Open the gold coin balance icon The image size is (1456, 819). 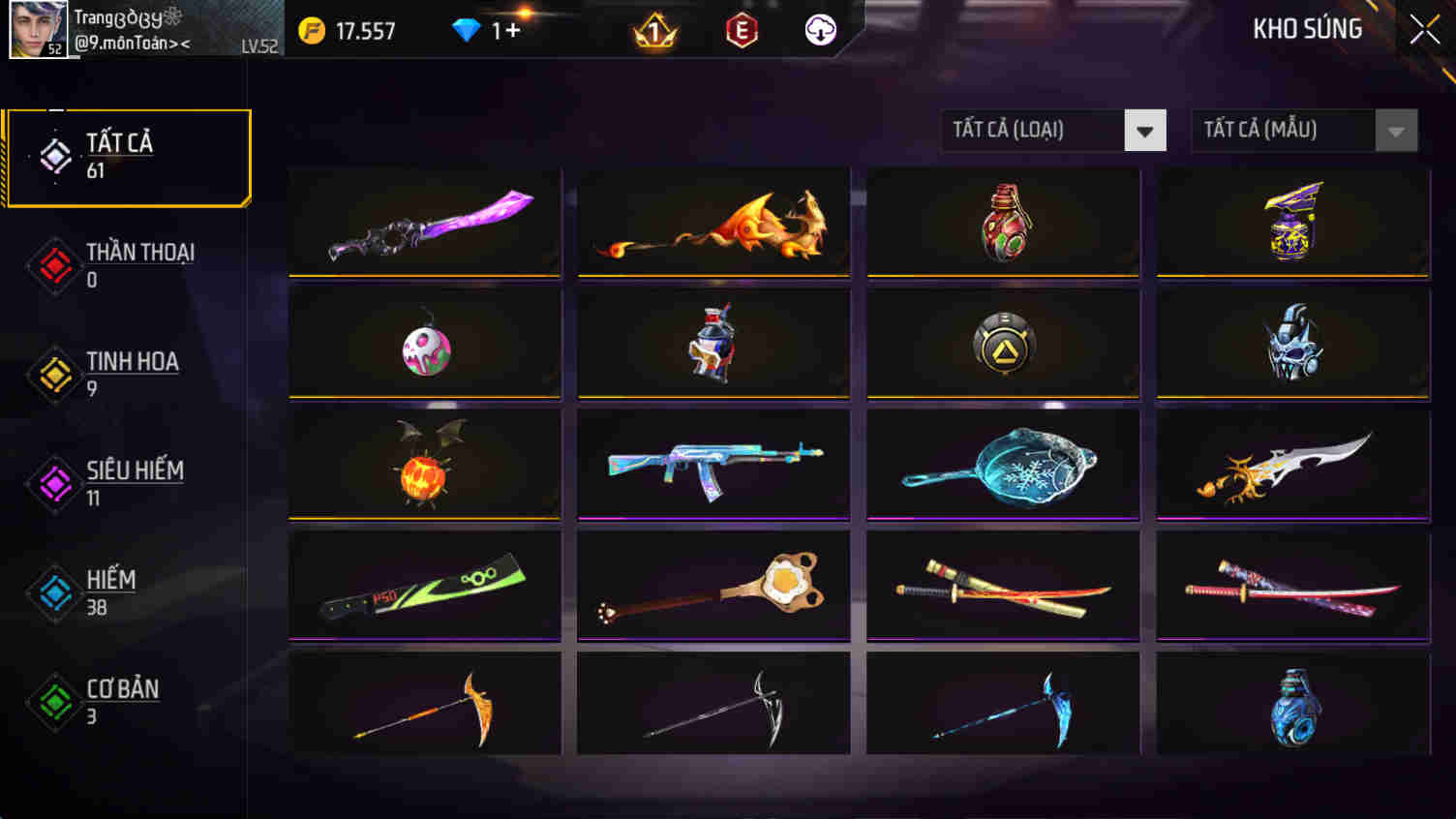pyautogui.click(x=311, y=29)
